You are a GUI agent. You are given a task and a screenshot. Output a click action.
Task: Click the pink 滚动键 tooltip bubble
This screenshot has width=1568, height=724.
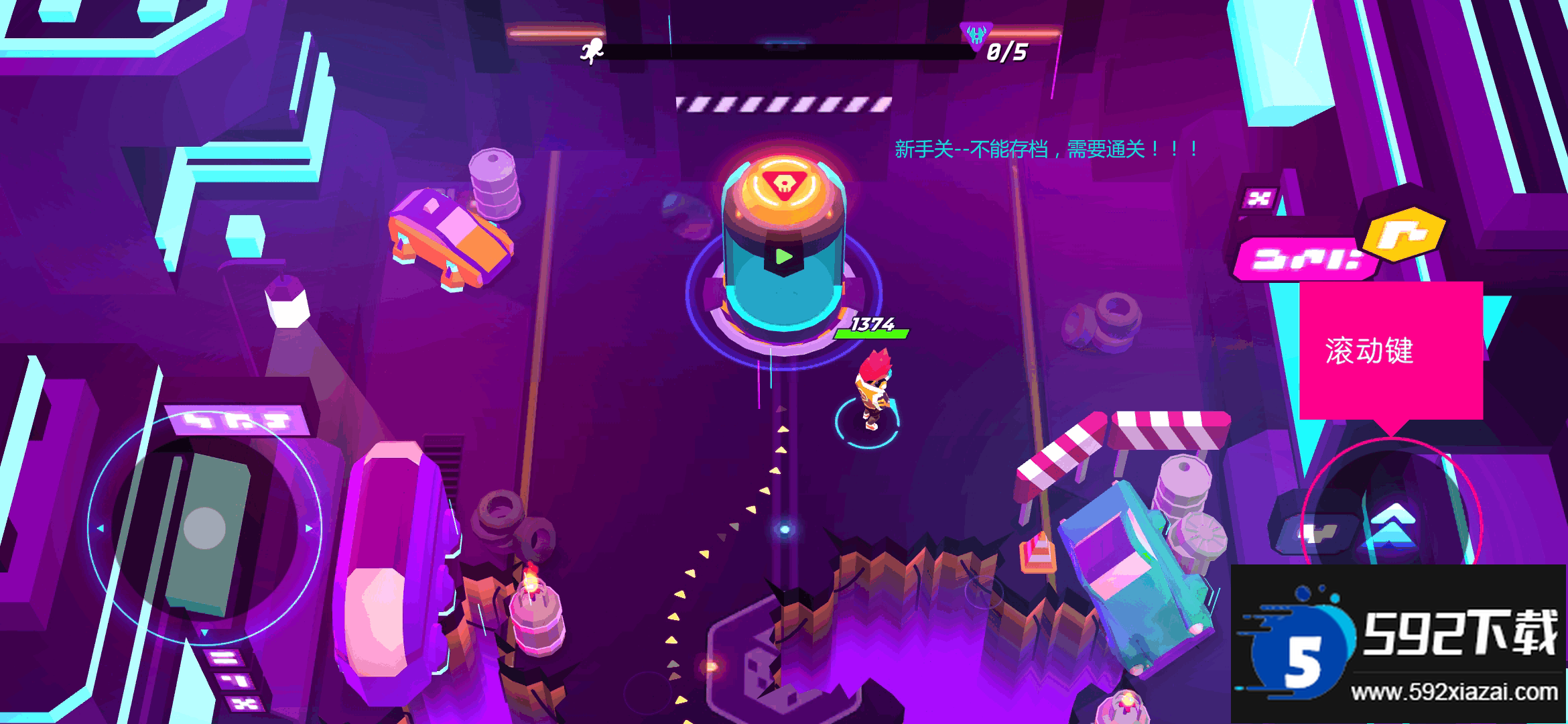(x=1390, y=351)
